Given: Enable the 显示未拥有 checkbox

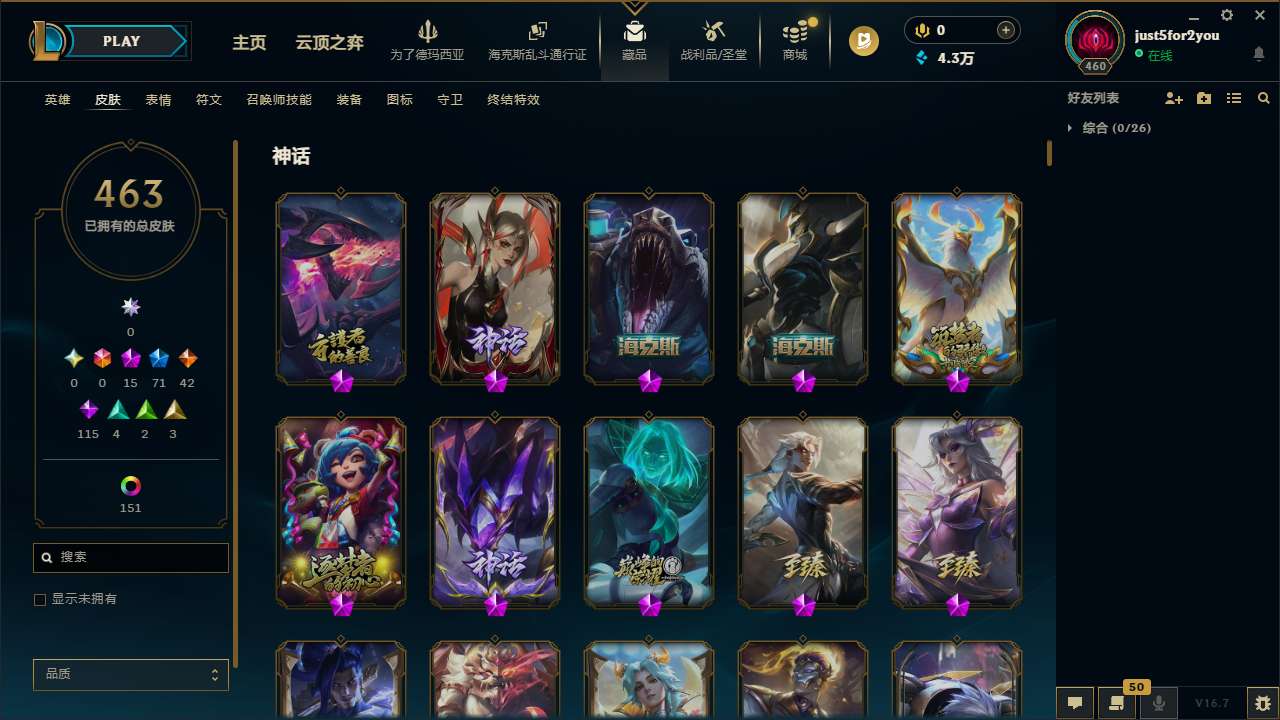Looking at the screenshot, I should [x=40, y=599].
